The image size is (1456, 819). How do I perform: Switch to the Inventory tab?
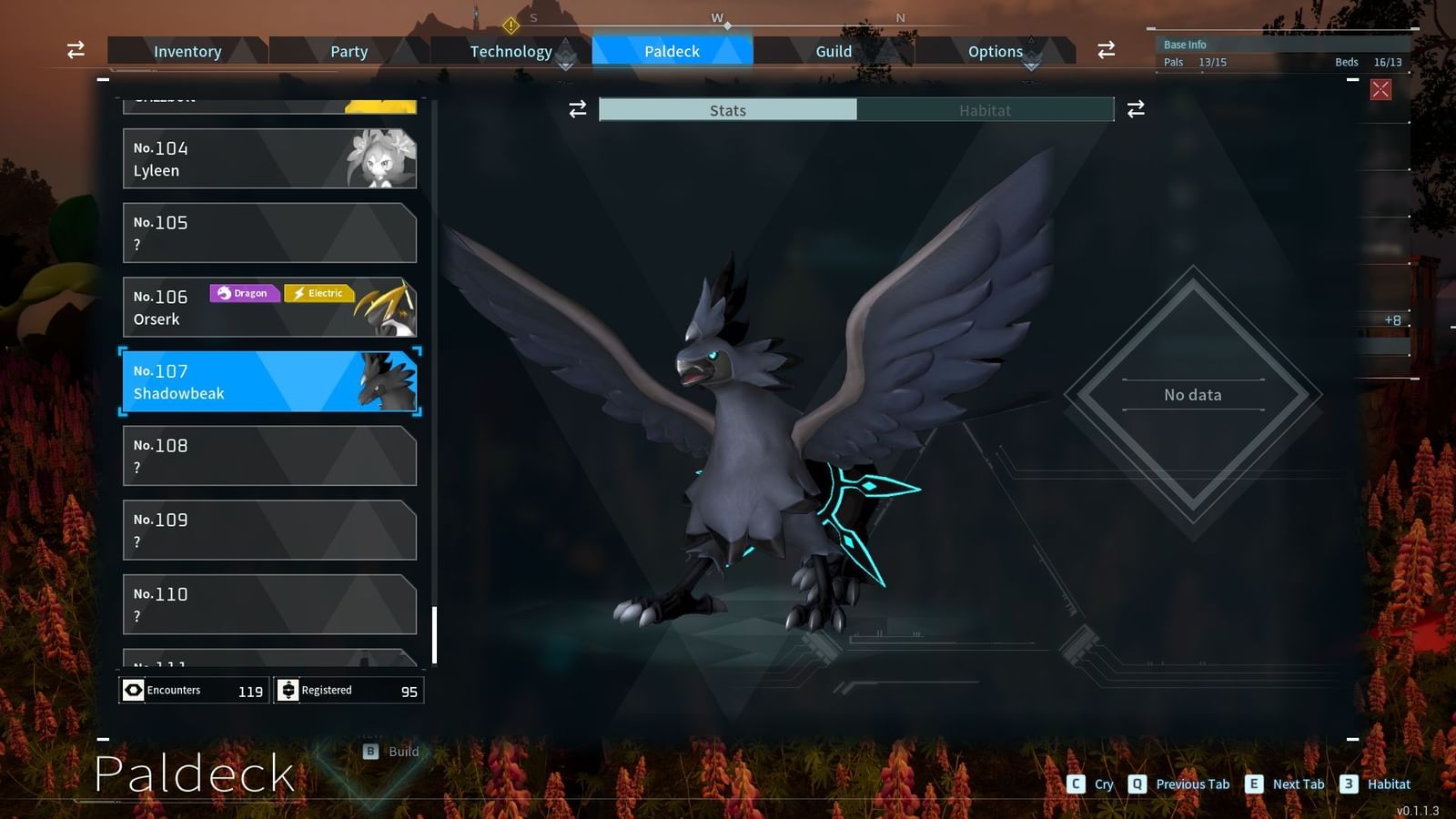point(187,51)
